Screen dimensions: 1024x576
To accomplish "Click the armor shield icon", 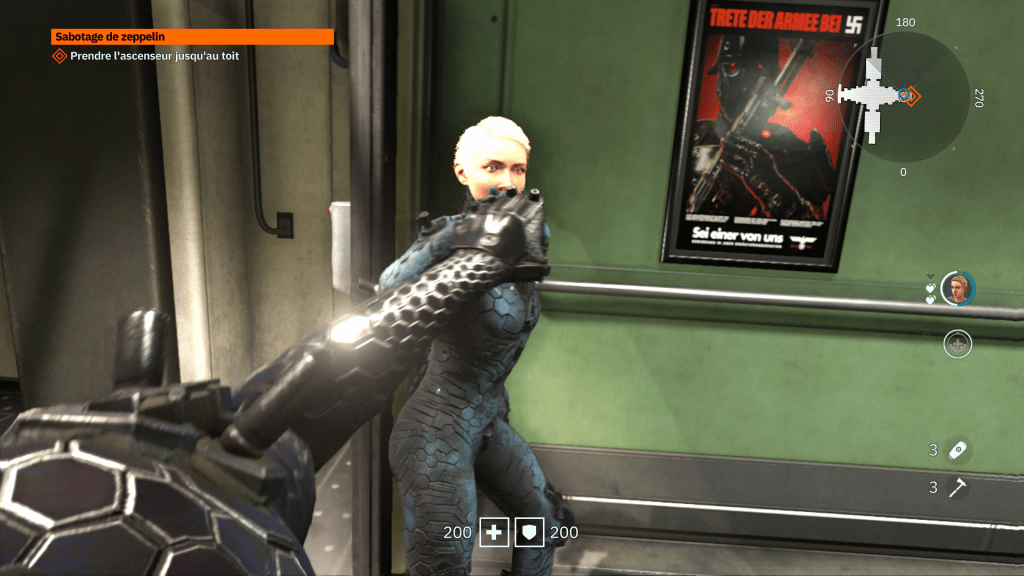I will (x=529, y=533).
